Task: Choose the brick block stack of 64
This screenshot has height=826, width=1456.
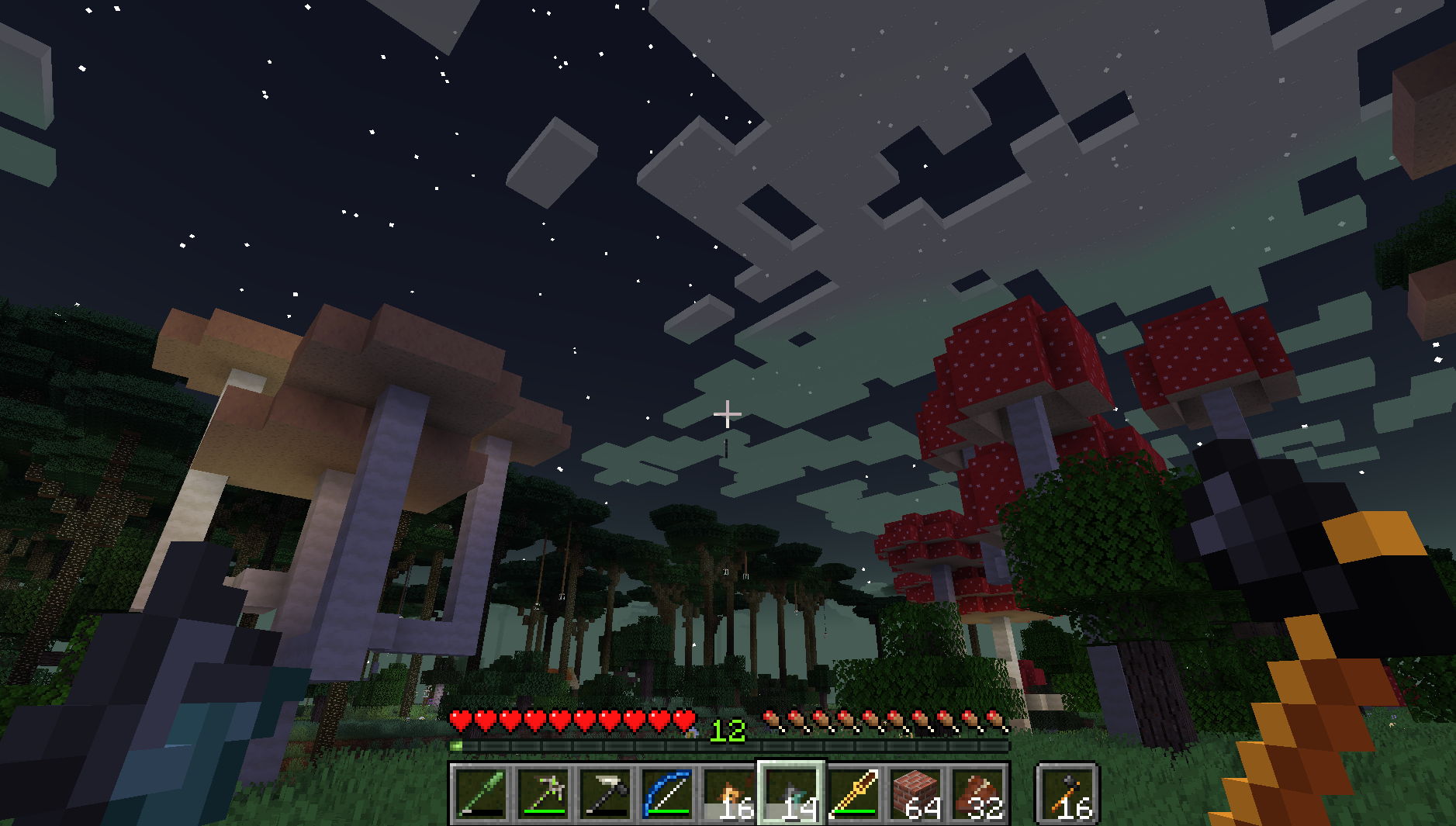Action: (916, 793)
